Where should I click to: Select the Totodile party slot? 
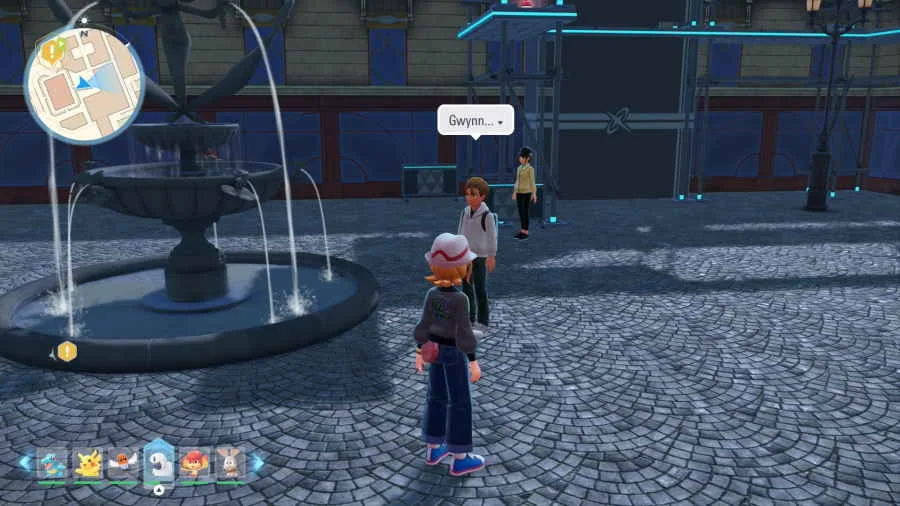(52, 463)
